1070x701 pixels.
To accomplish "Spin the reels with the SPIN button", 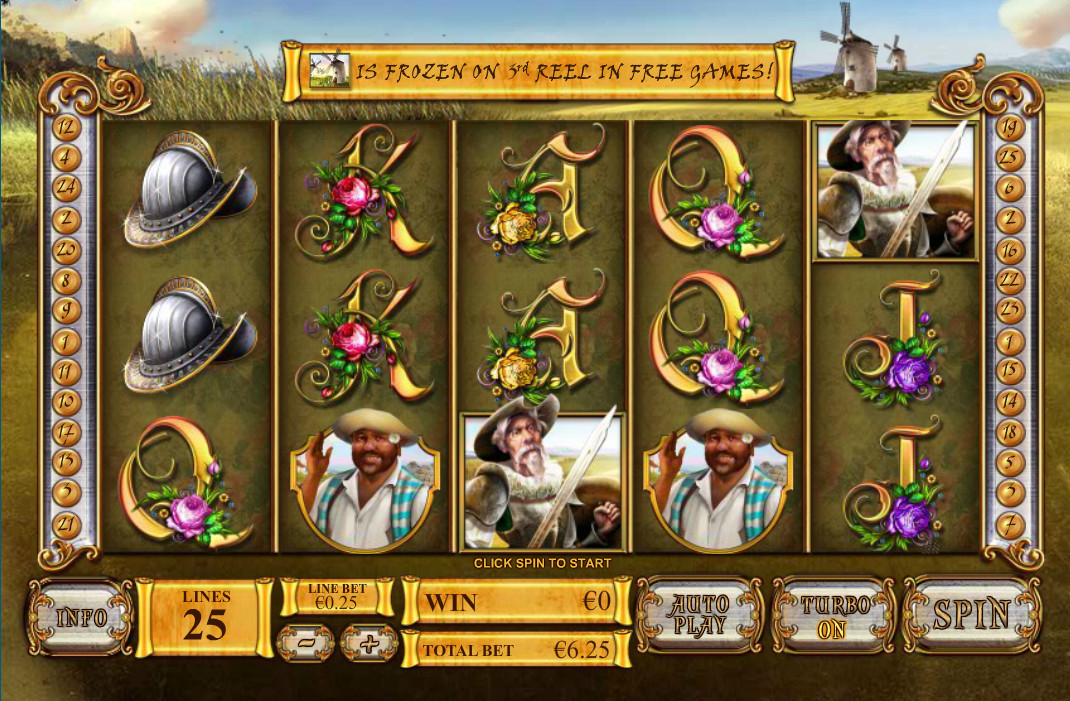I will (x=971, y=615).
